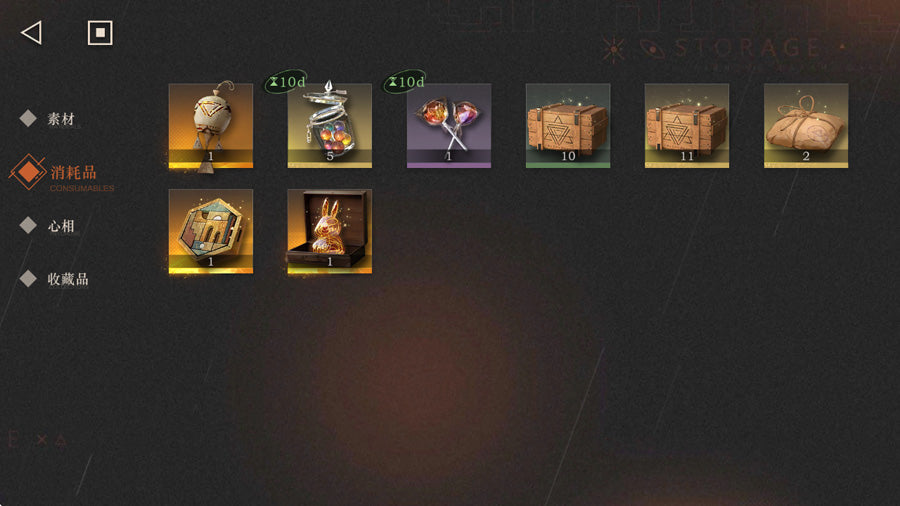This screenshot has width=900, height=506.
Task: Open the 心相 tab
Action: click(x=60, y=226)
